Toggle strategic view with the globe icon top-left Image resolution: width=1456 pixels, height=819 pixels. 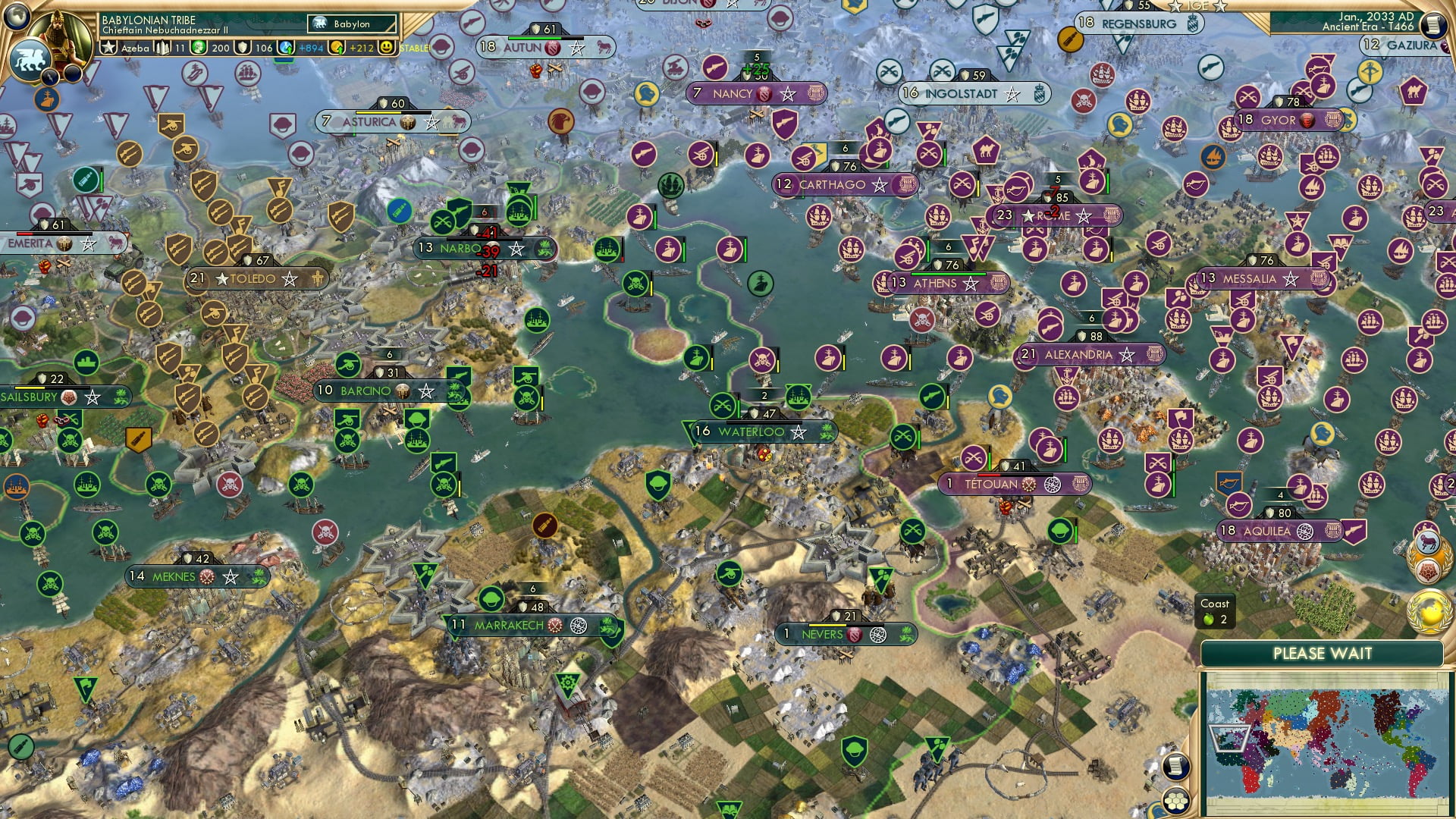tap(15, 17)
